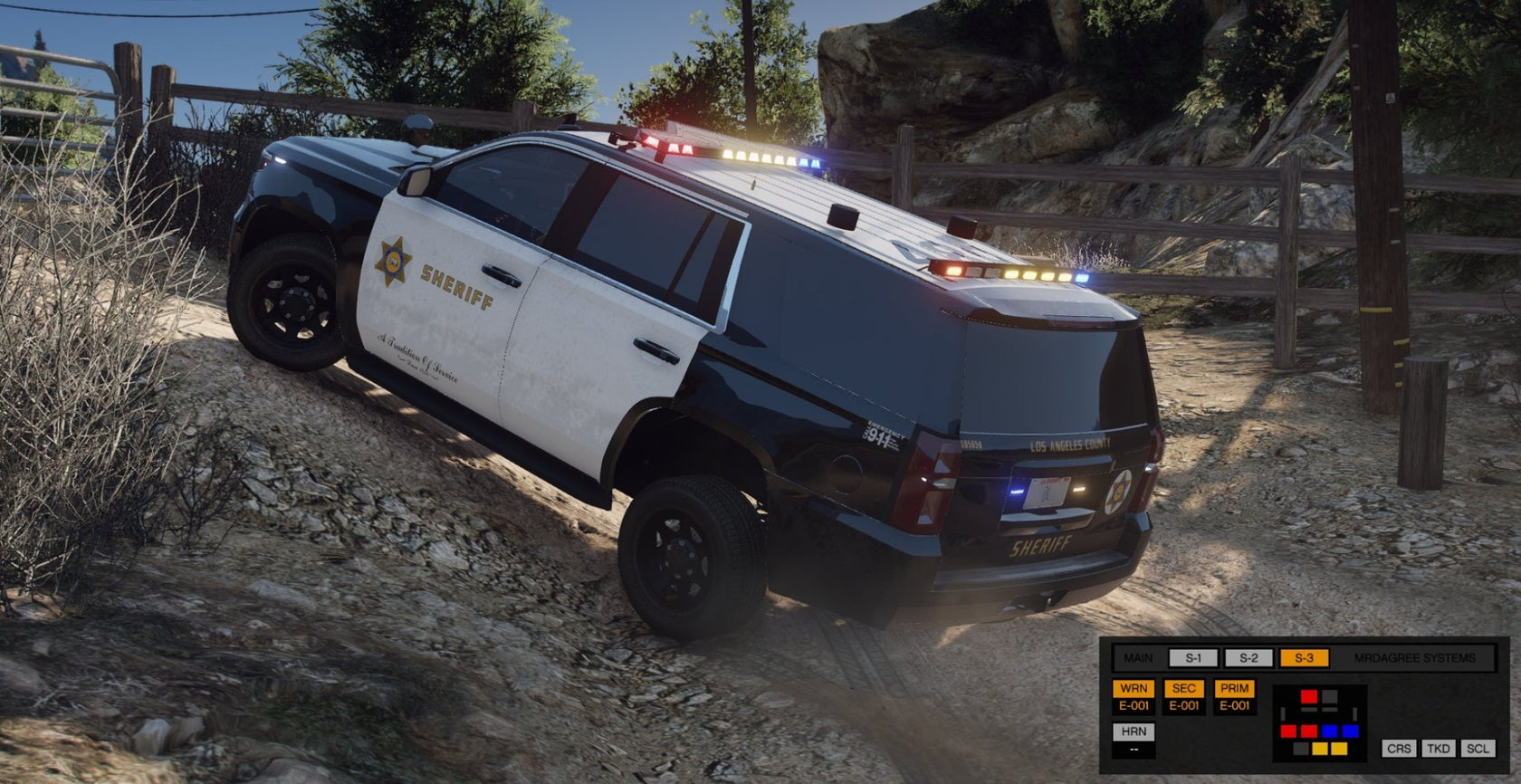Click the lightbar pattern preview panel
Screen dimensions: 1521x784
[1320, 722]
